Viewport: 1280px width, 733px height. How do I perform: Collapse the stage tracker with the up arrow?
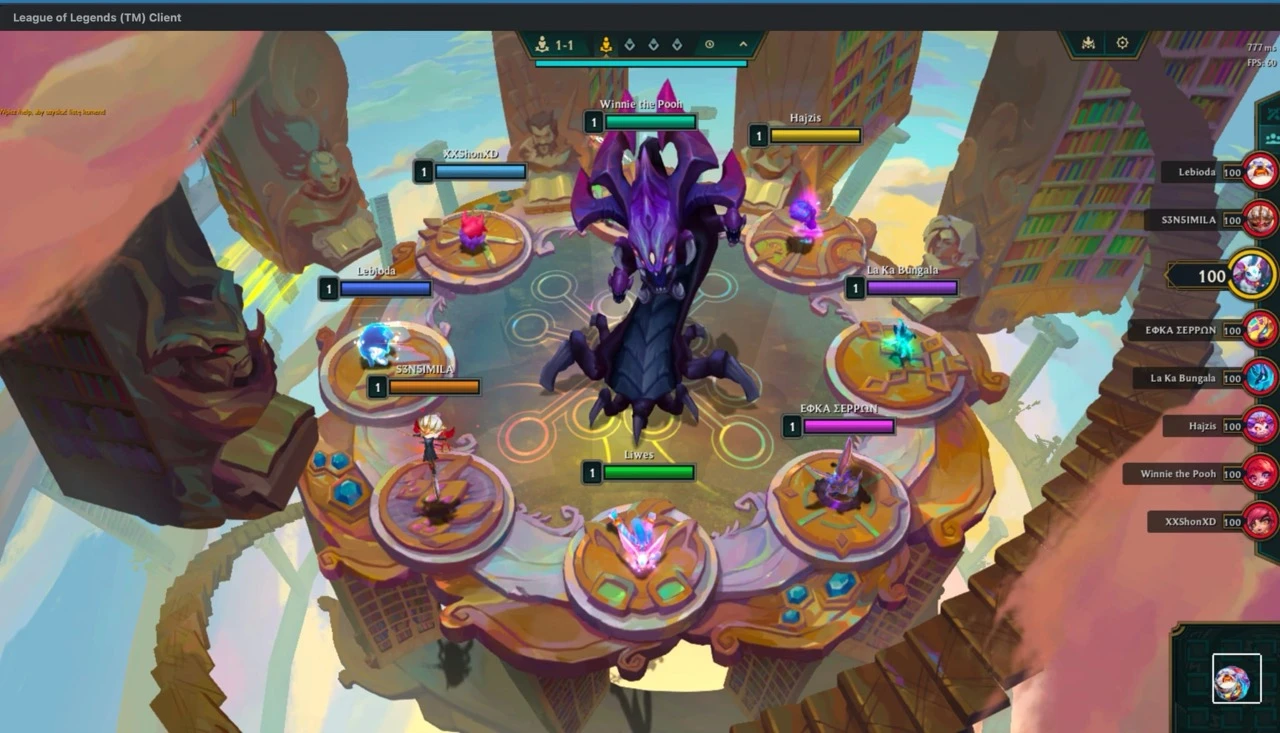pyautogui.click(x=743, y=45)
